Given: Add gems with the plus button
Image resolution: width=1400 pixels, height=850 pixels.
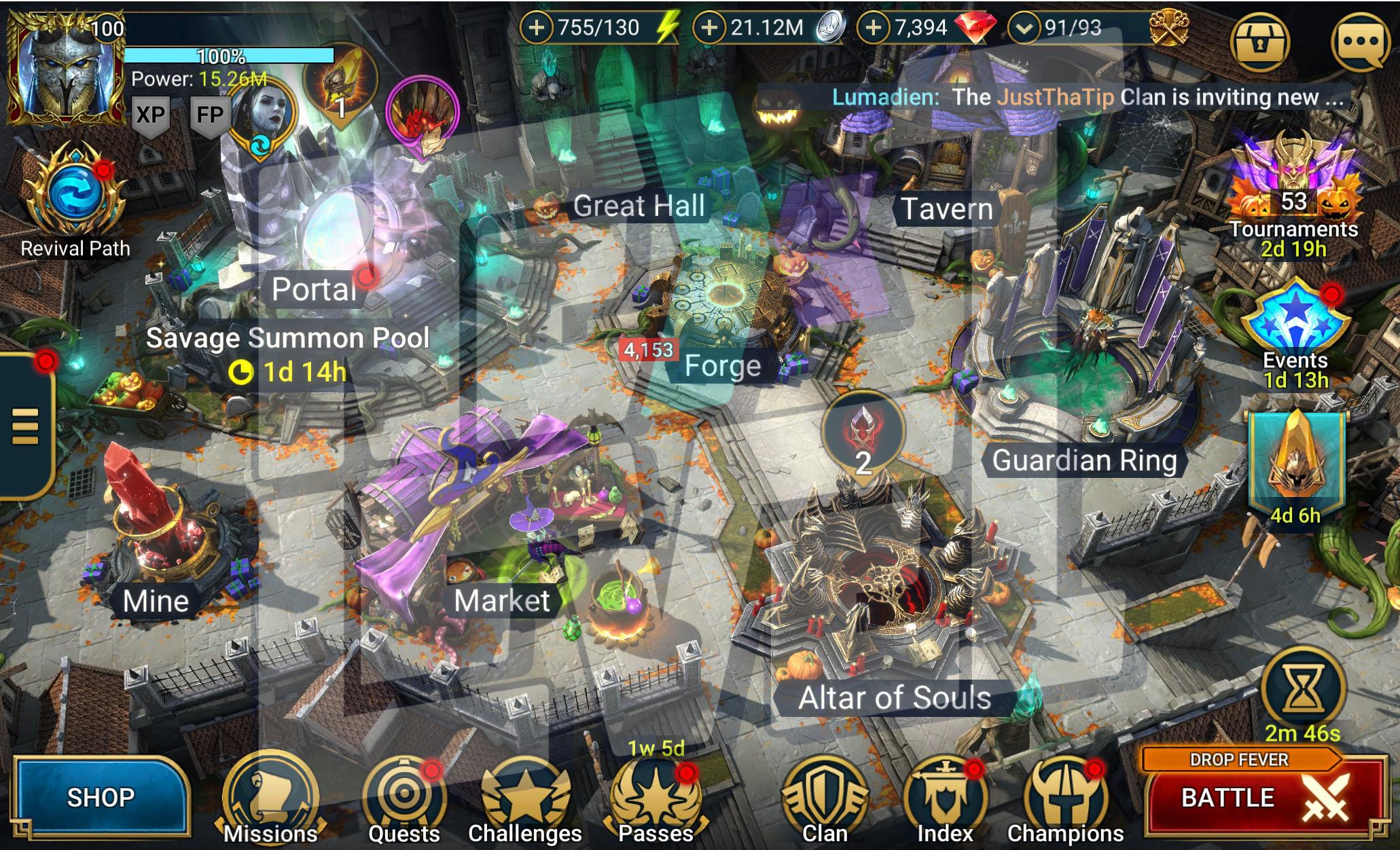Looking at the screenshot, I should [874, 28].
